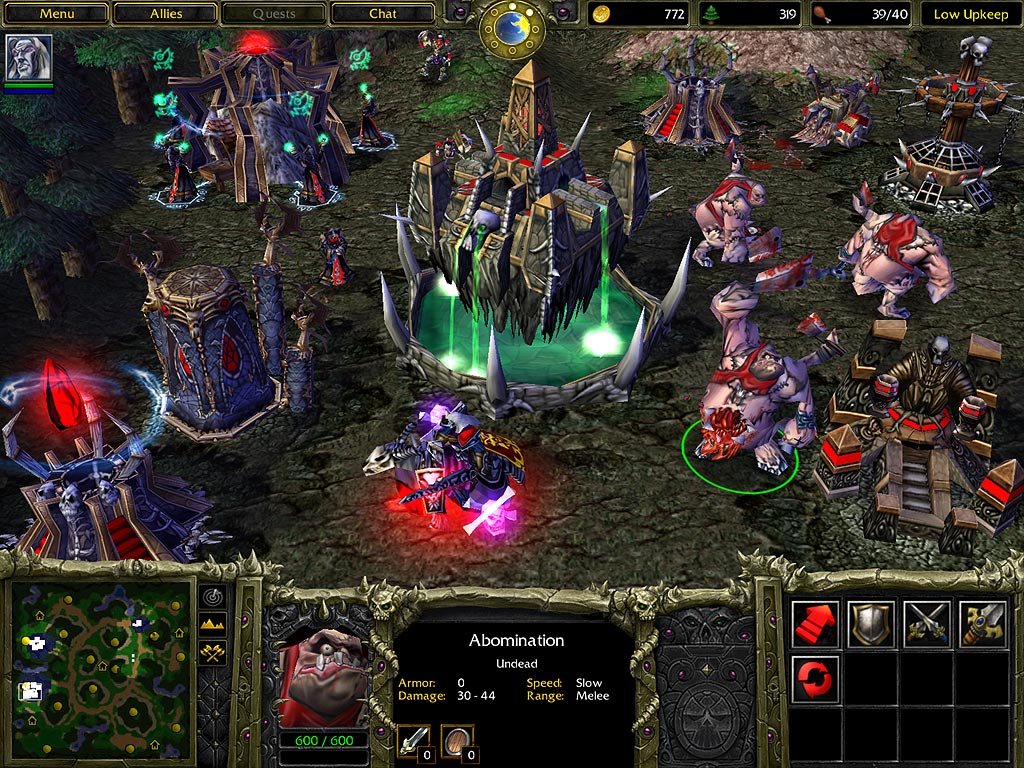1024x768 pixels.
Task: Issue the Stop command
Action: (x=871, y=623)
